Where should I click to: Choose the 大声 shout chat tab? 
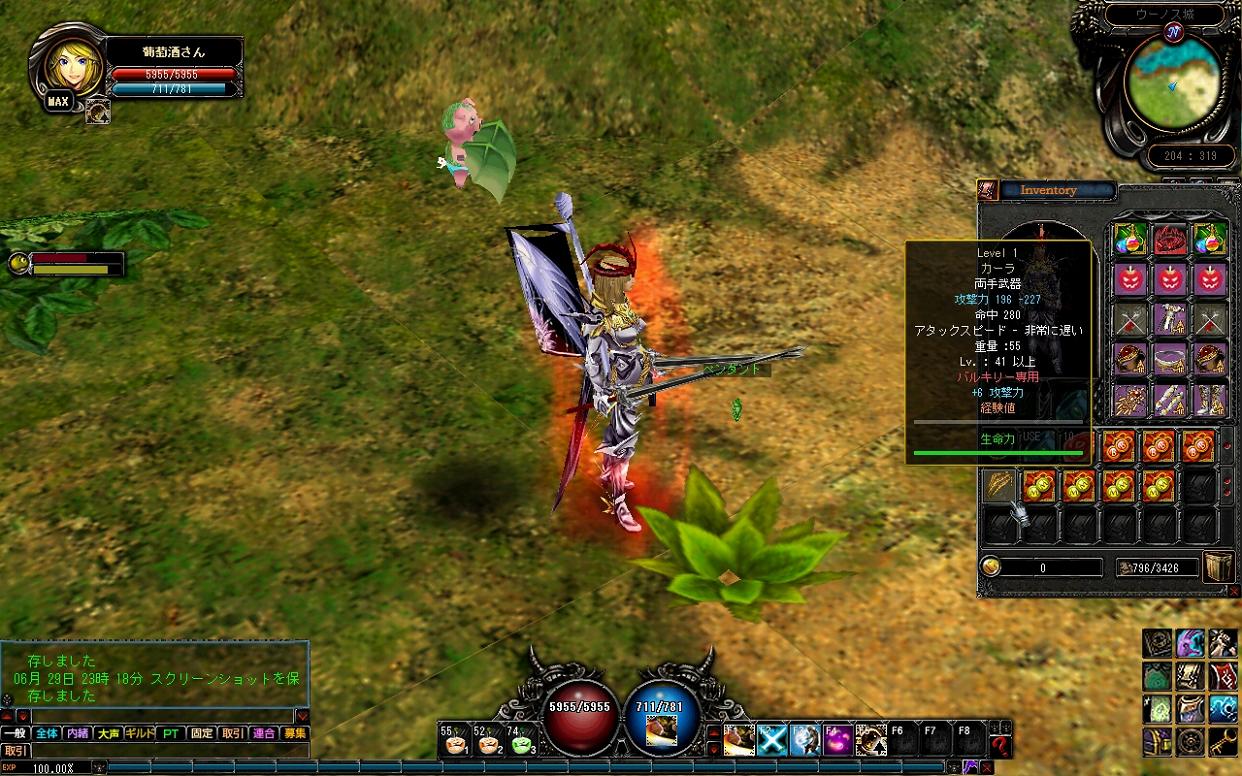click(108, 733)
